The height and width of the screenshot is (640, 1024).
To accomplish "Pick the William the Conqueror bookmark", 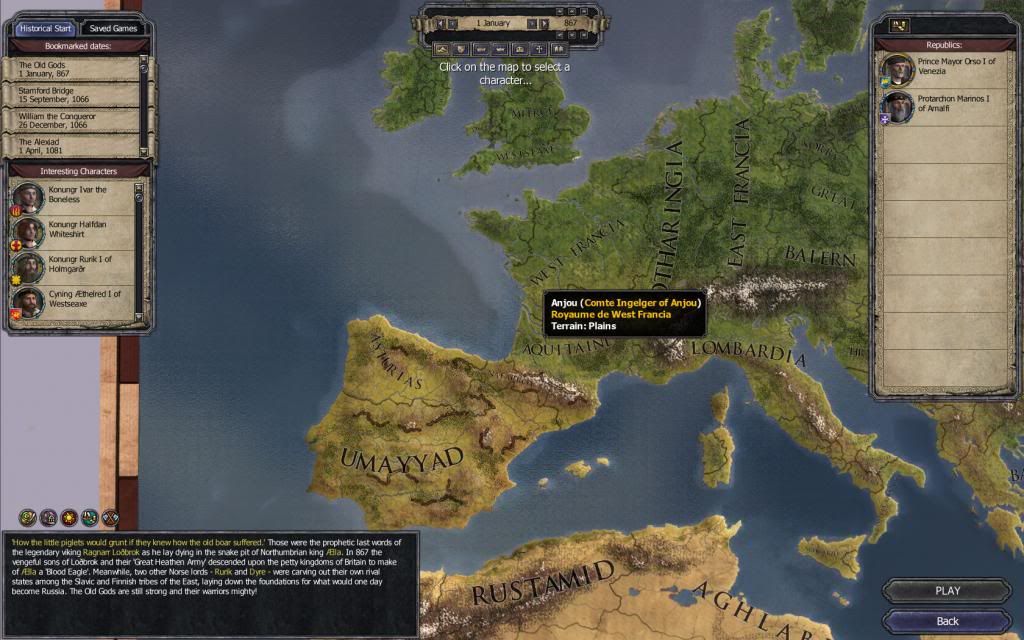I will 76,120.
